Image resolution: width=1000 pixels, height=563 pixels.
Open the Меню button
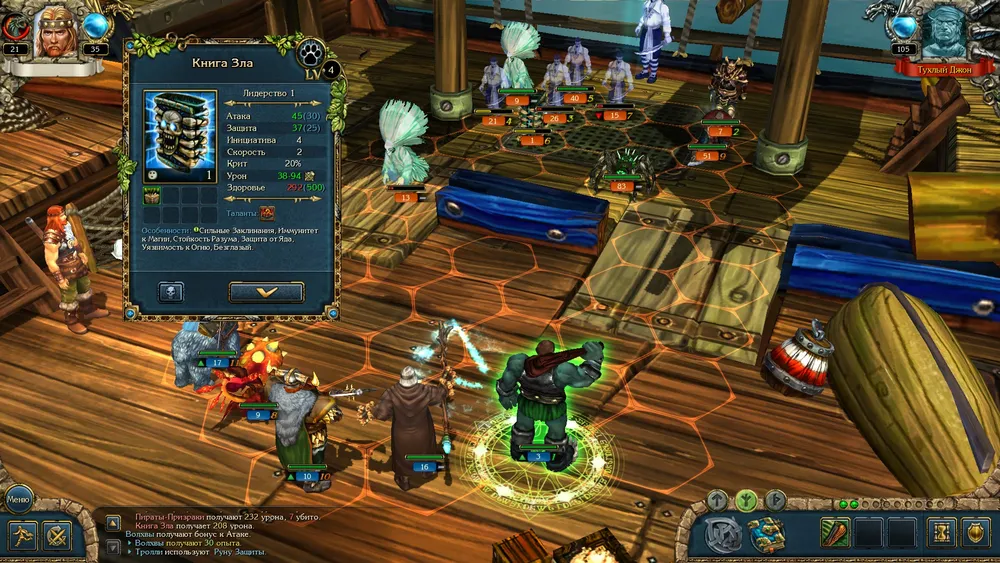point(20,497)
